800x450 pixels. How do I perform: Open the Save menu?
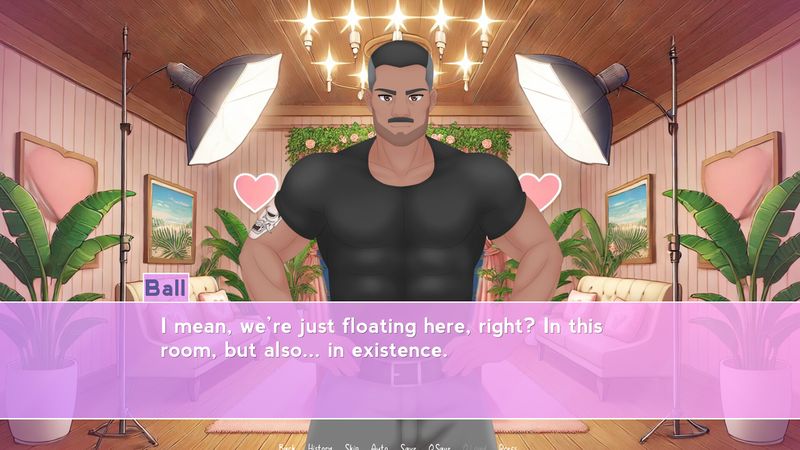[408, 446]
